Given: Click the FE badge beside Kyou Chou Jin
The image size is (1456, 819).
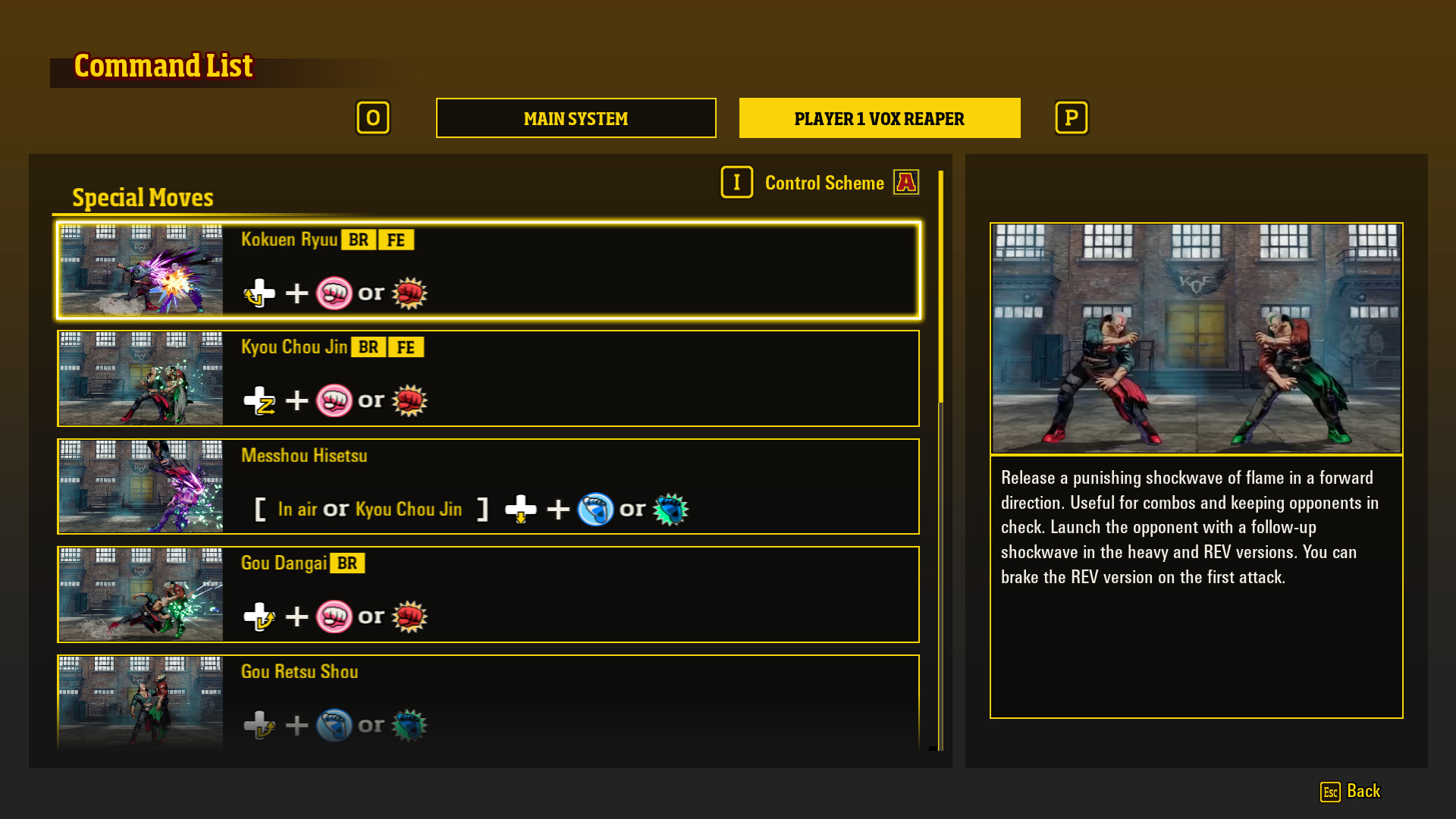Looking at the screenshot, I should click(x=406, y=347).
